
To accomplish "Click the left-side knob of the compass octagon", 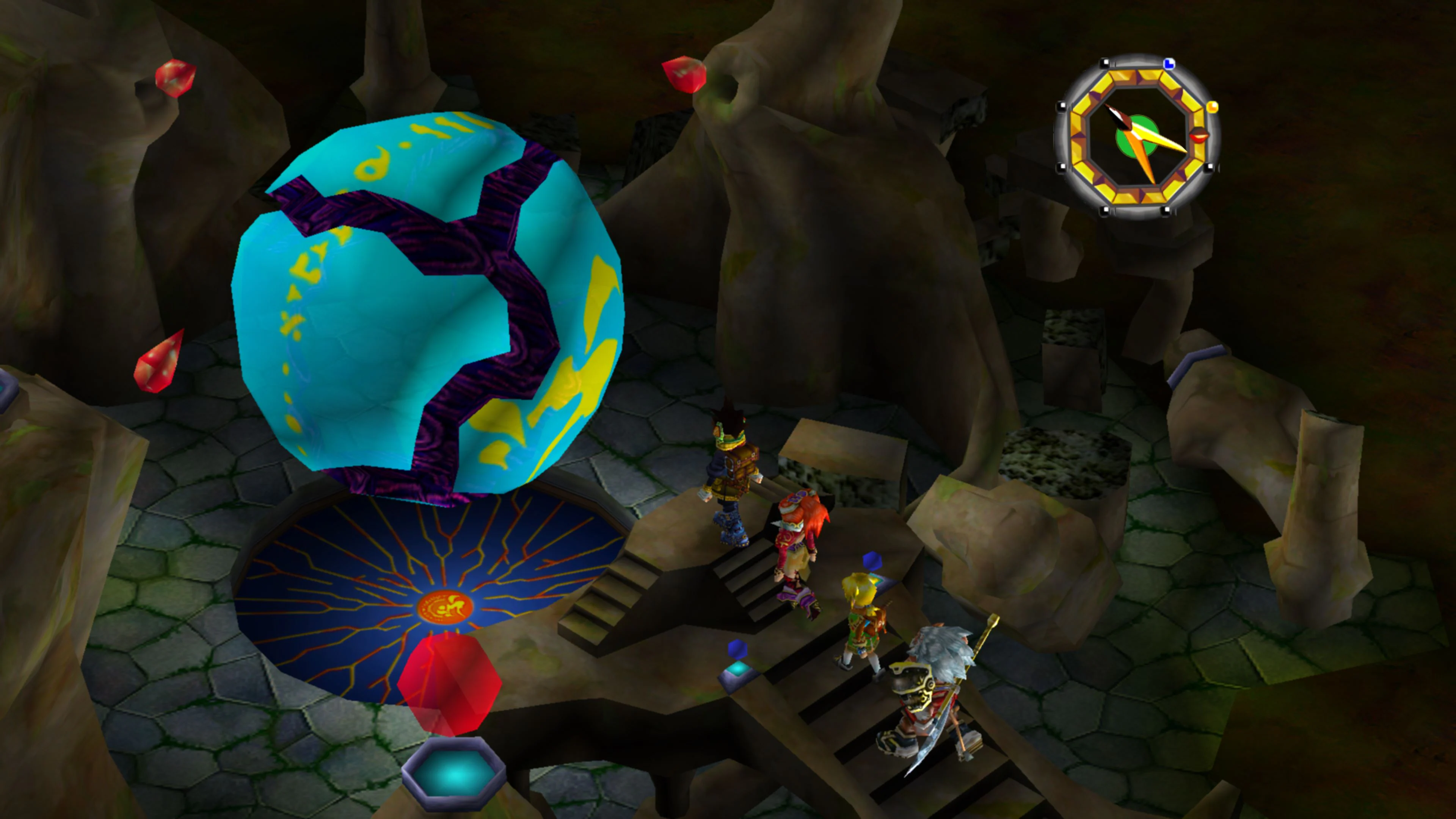I will 1062,106.
